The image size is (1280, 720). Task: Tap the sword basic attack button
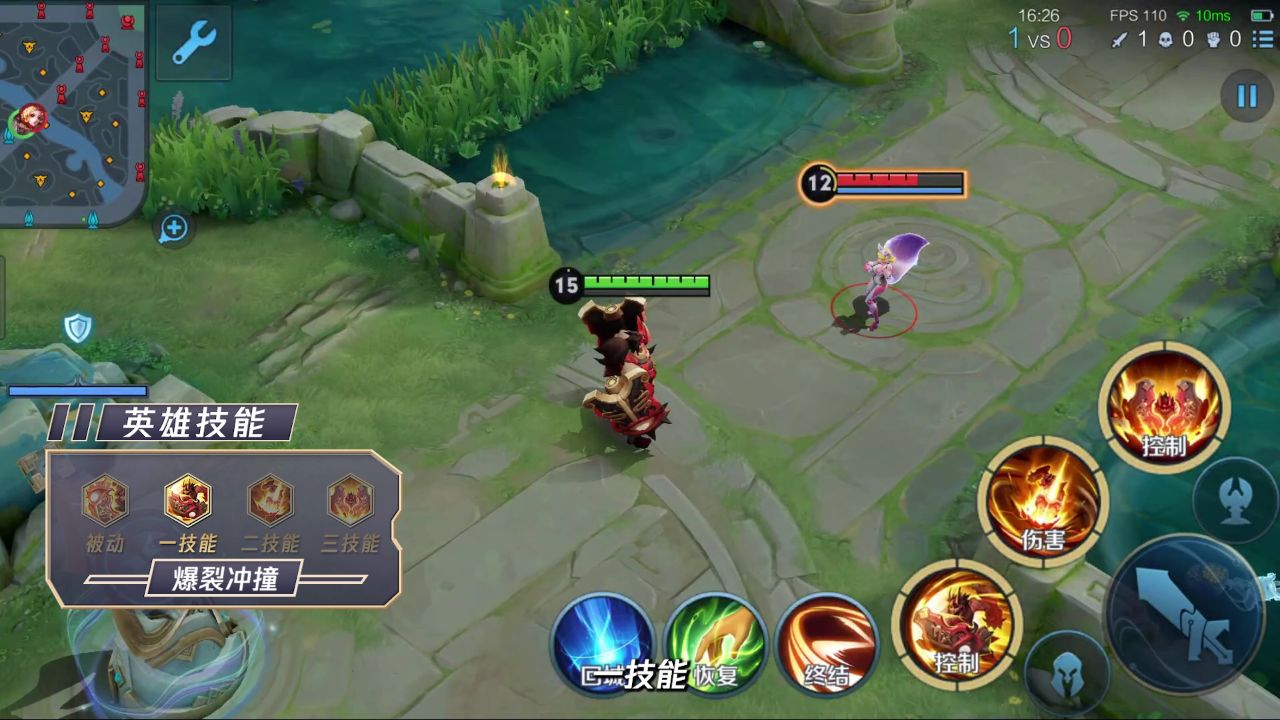pos(1186,612)
